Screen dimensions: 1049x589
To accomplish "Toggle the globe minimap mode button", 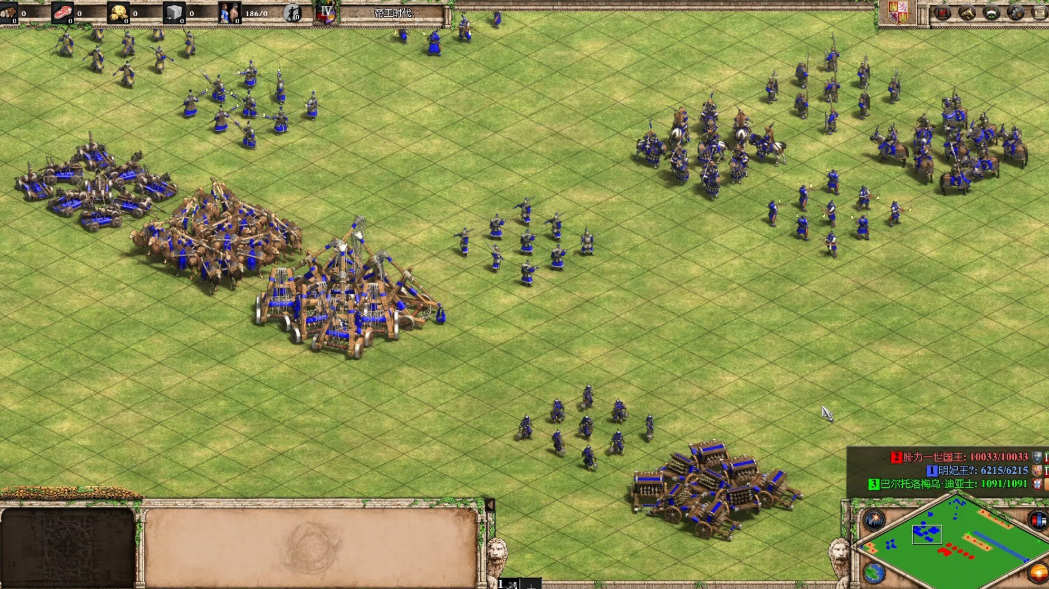I will point(874,573).
